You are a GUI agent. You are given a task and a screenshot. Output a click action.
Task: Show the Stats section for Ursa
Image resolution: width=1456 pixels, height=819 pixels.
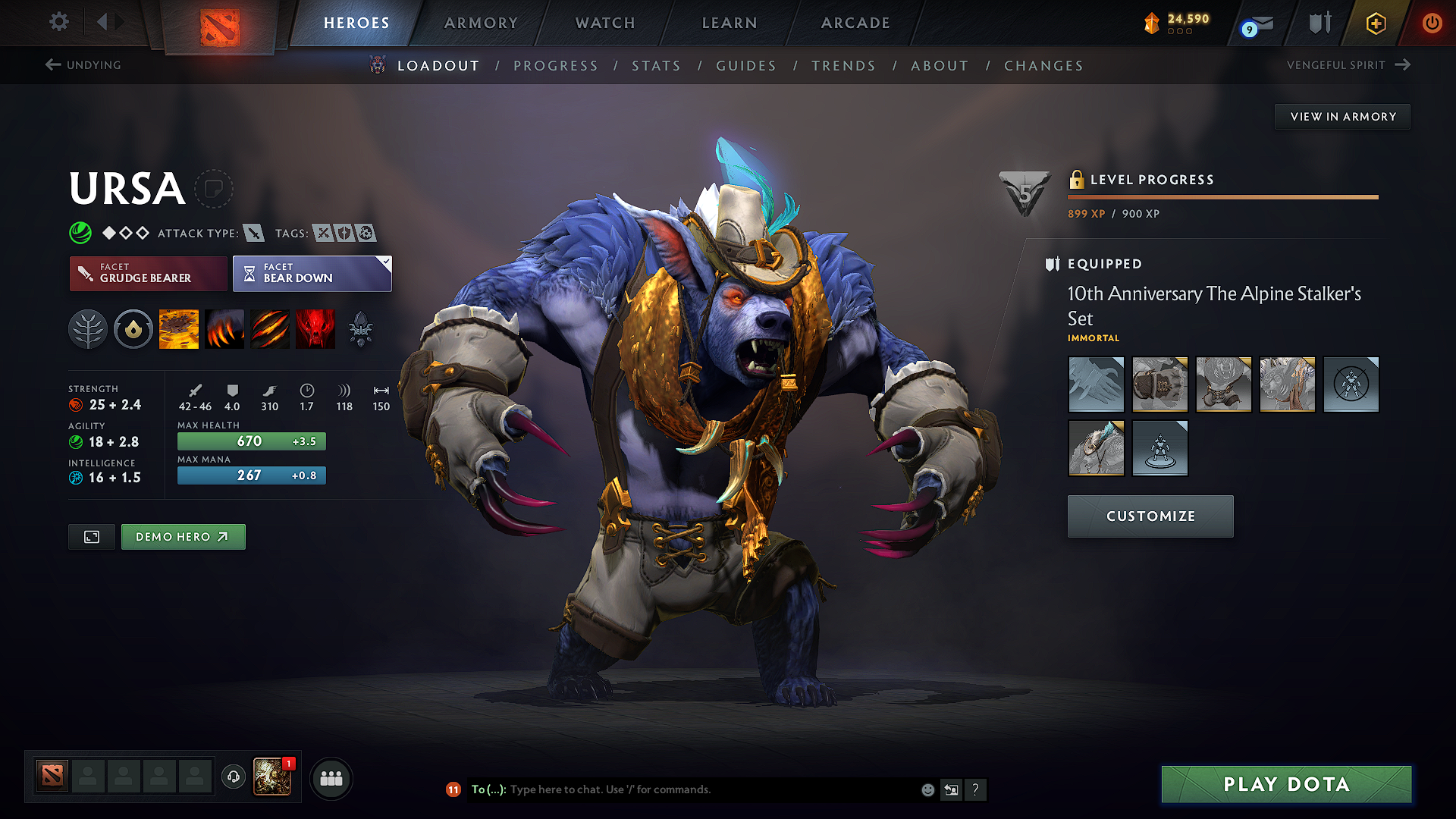pos(656,66)
